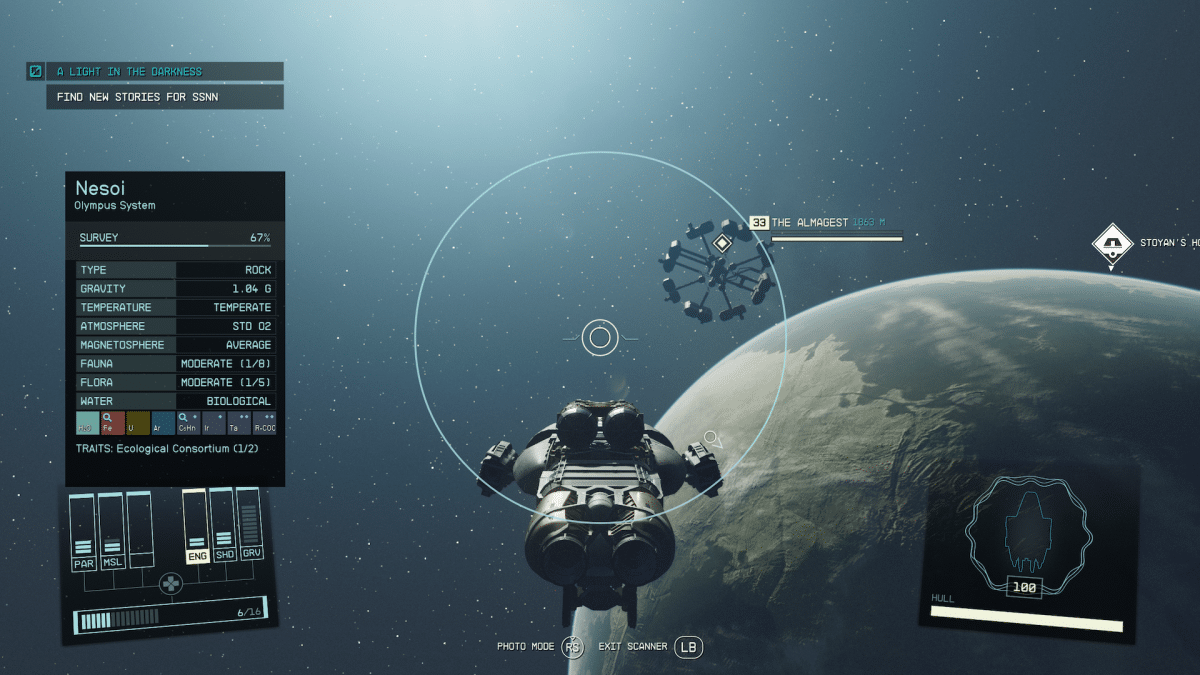Target The Almagest station marker
The height and width of the screenshot is (675, 1200).
pos(722,243)
